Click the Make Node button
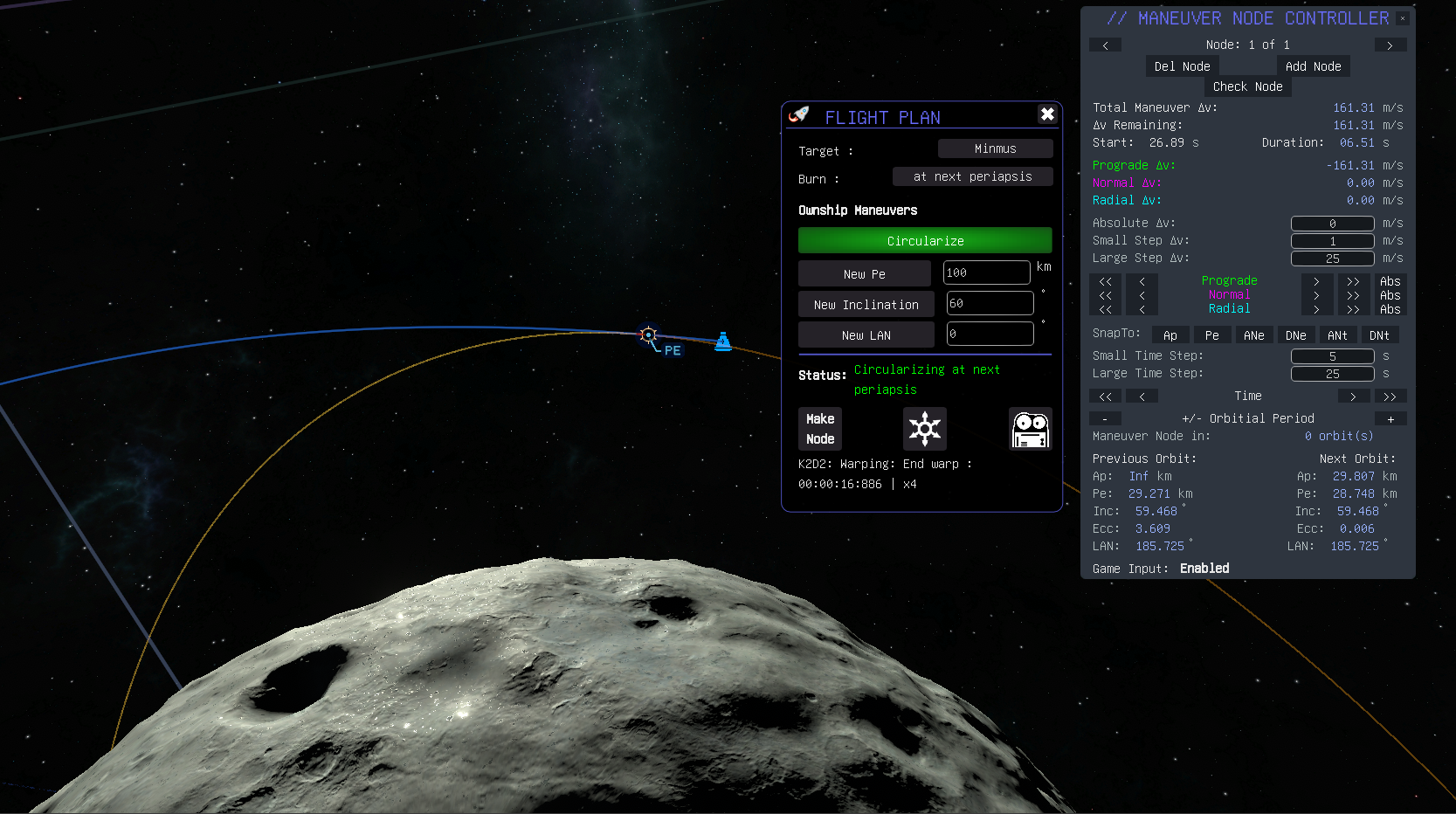Image resolution: width=1456 pixels, height=814 pixels. coord(820,429)
